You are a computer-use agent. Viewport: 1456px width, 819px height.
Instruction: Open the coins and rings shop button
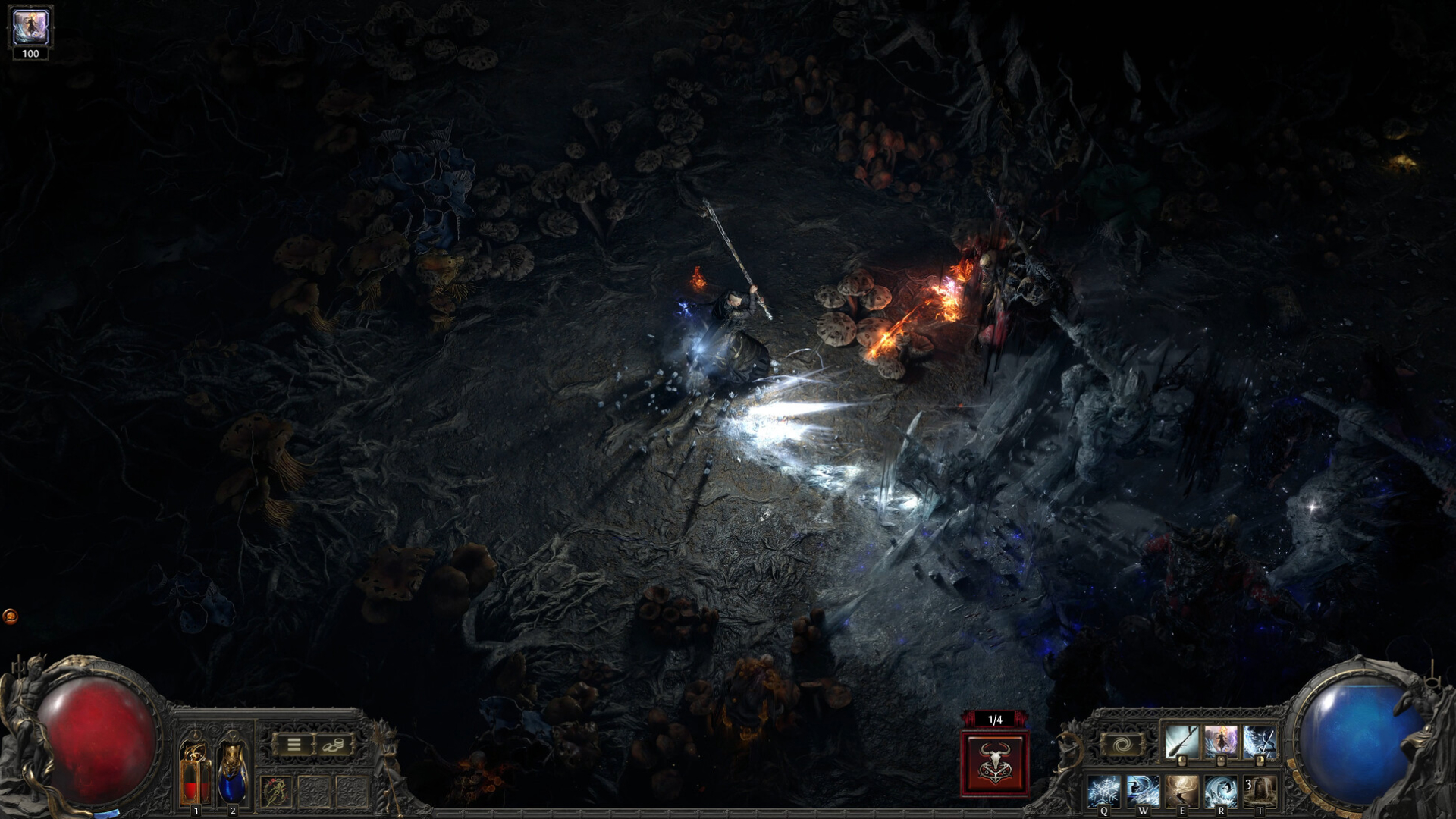coord(334,745)
